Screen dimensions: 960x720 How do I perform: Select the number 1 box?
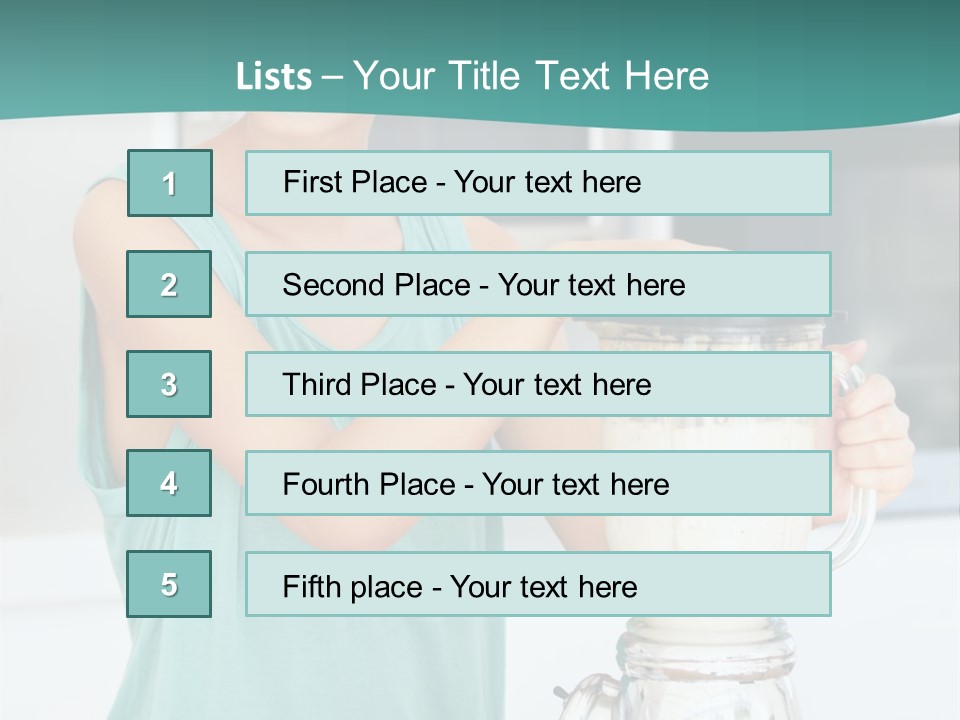pyautogui.click(x=169, y=183)
